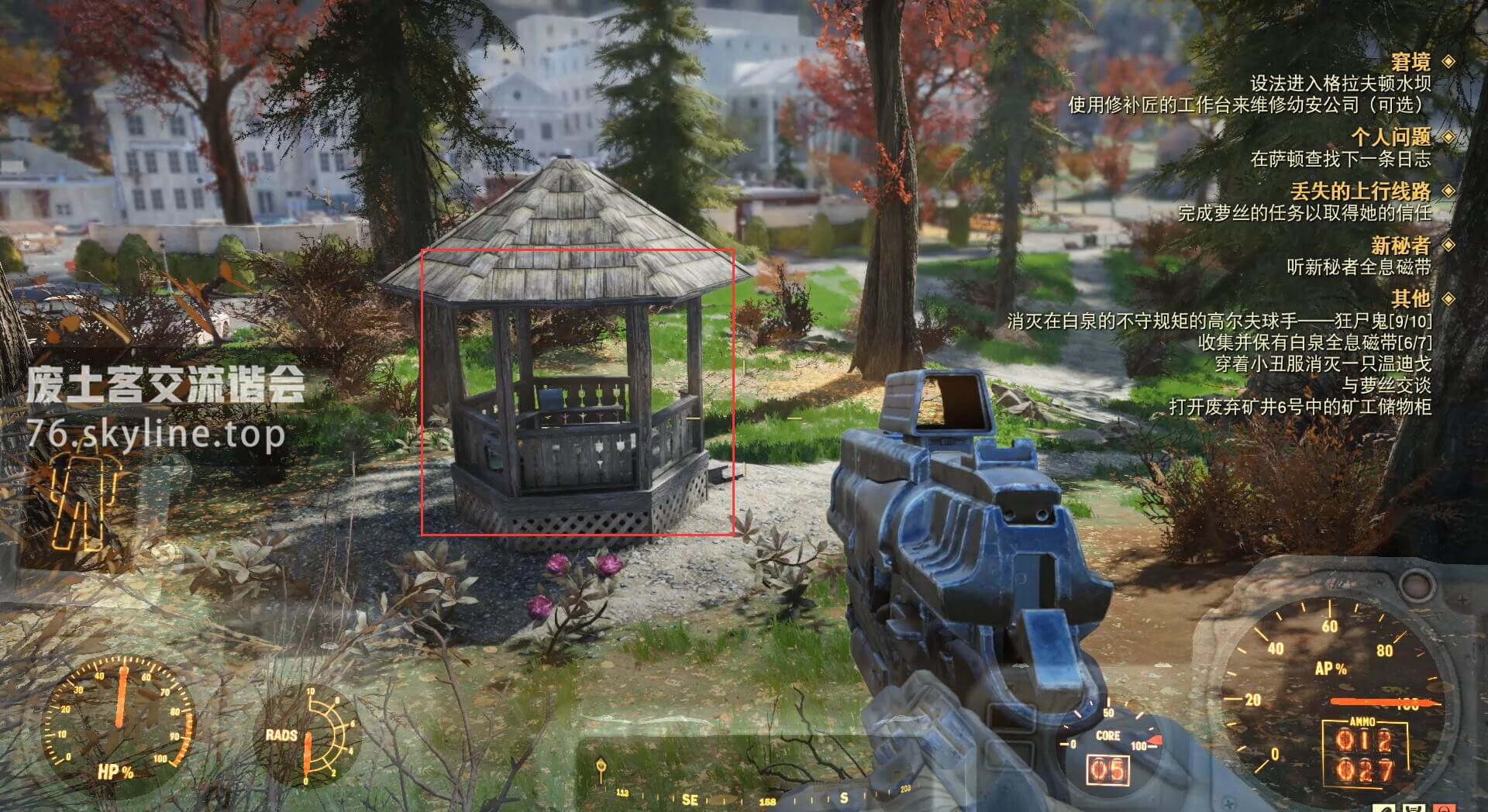The image size is (1488, 812).
Task: Open the 丢失的上行线路 quest entry
Action: click(x=1360, y=191)
